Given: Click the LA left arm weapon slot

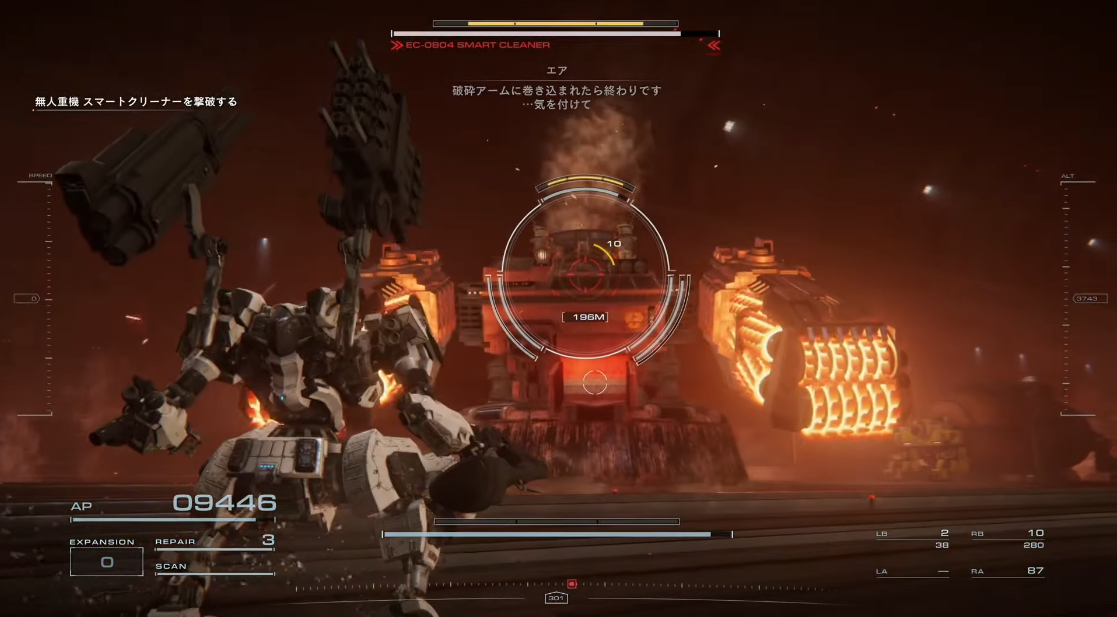Looking at the screenshot, I should [913, 571].
